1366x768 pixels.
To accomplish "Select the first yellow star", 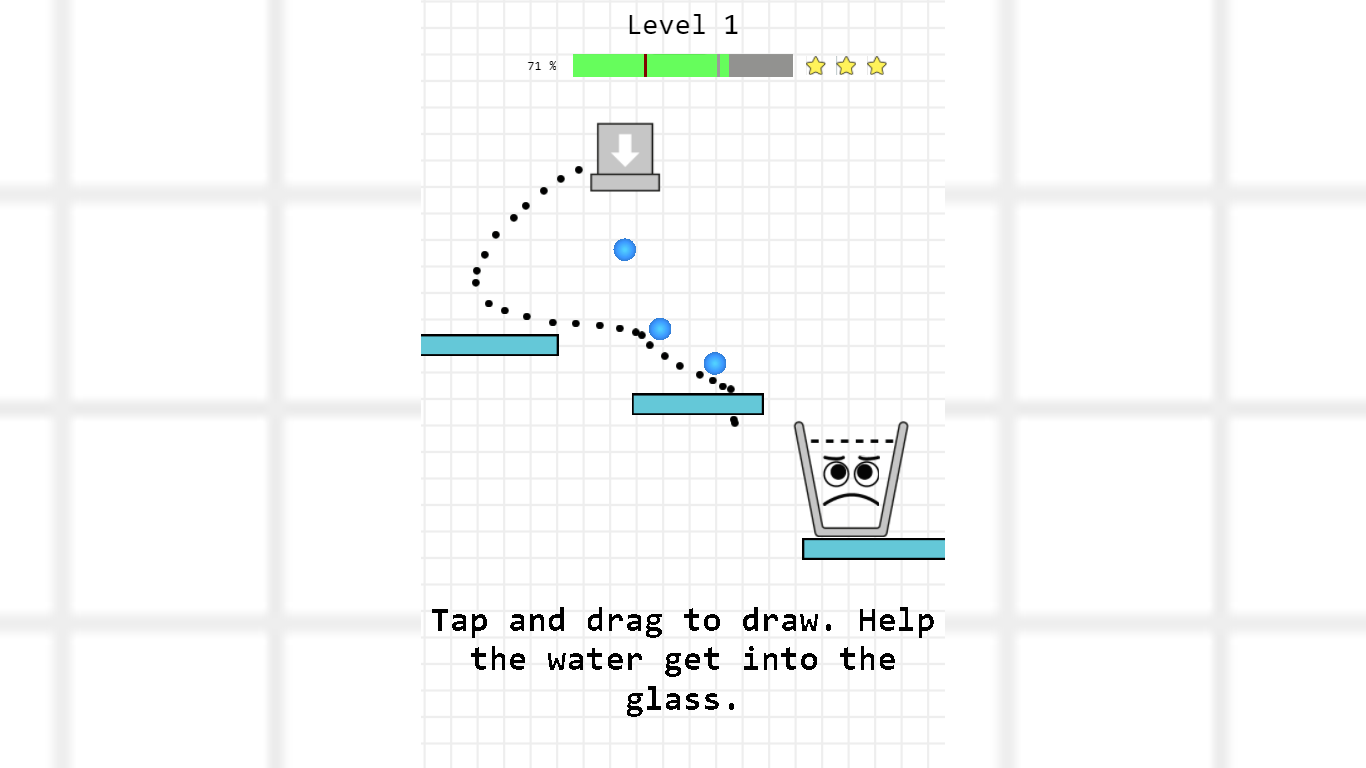I will point(815,65).
